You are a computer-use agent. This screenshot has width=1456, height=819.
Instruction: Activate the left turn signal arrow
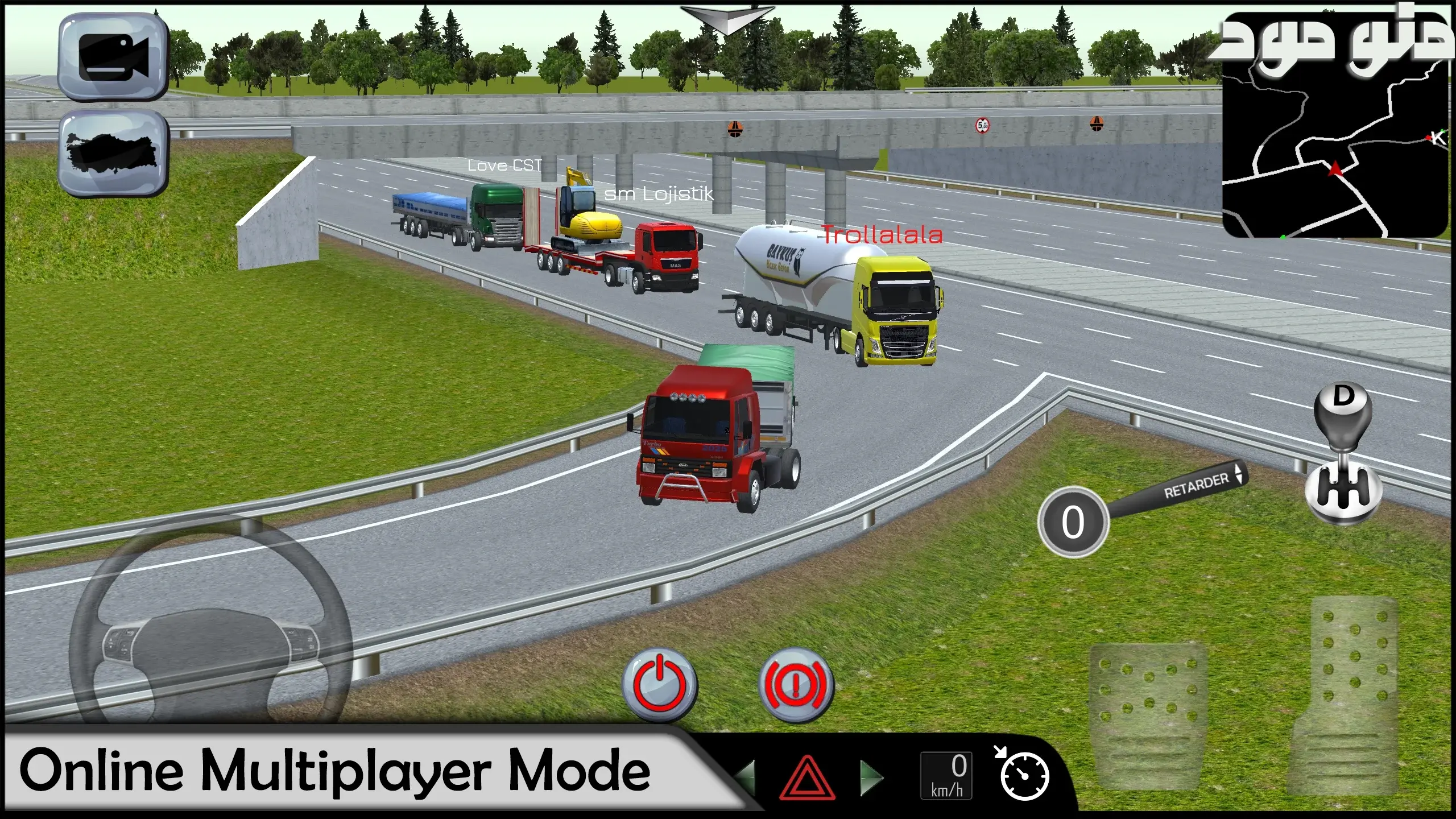(745, 777)
